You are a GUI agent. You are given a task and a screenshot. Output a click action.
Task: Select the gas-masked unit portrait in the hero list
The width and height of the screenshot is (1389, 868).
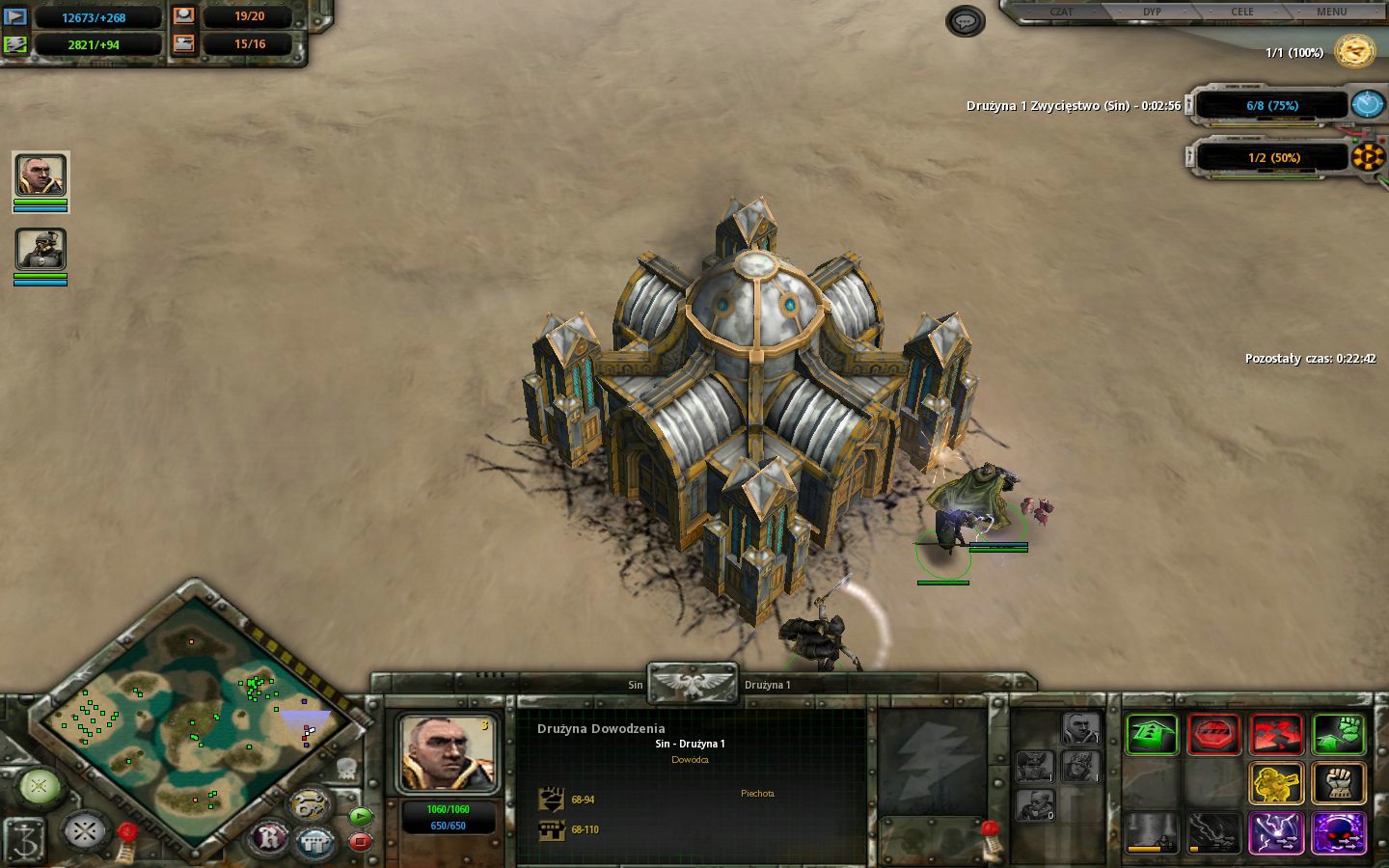41,250
